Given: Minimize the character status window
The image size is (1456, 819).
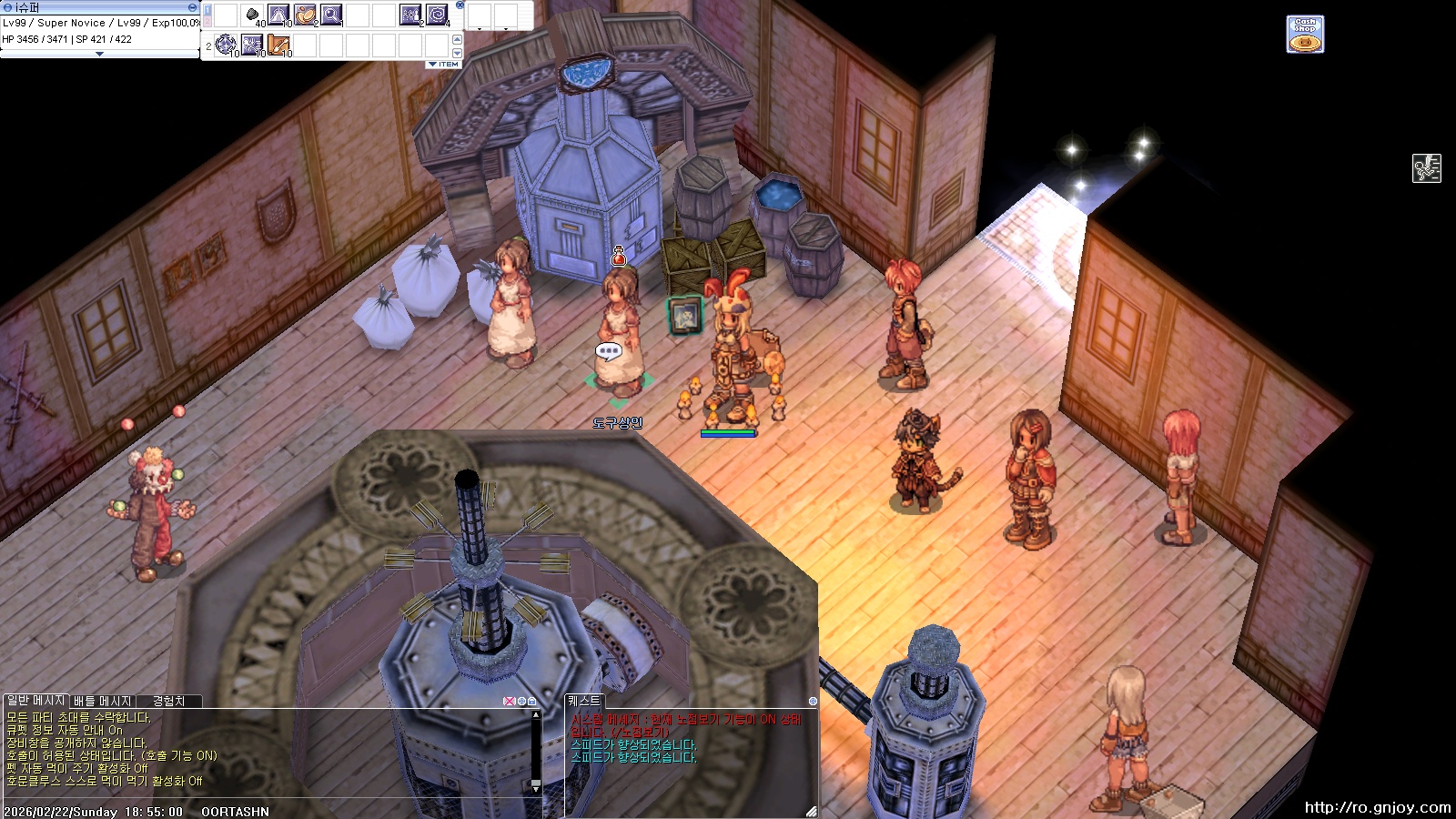Looking at the screenshot, I should click(192, 7).
